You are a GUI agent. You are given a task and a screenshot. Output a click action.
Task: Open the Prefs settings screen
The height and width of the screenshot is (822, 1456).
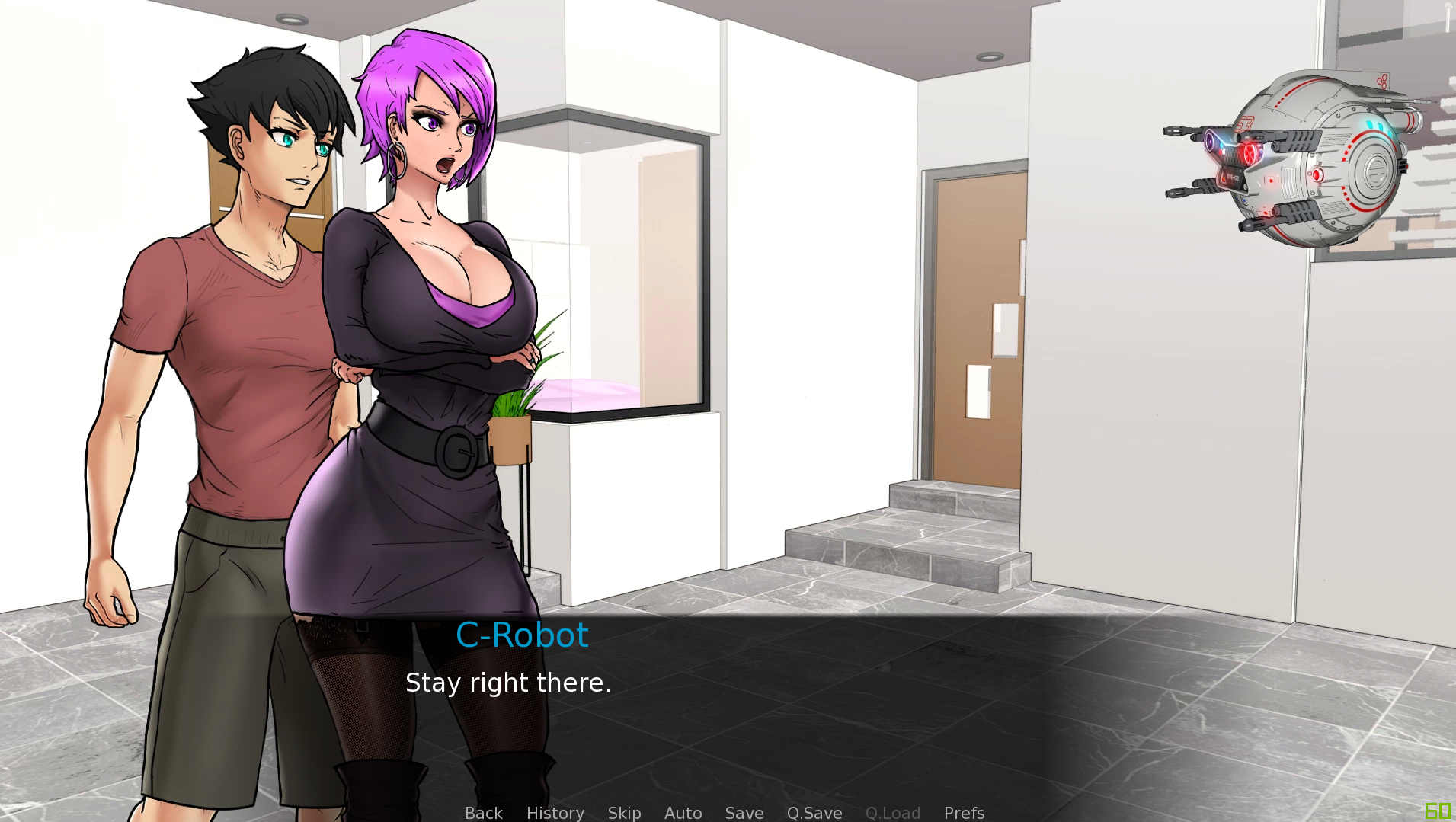click(x=963, y=813)
